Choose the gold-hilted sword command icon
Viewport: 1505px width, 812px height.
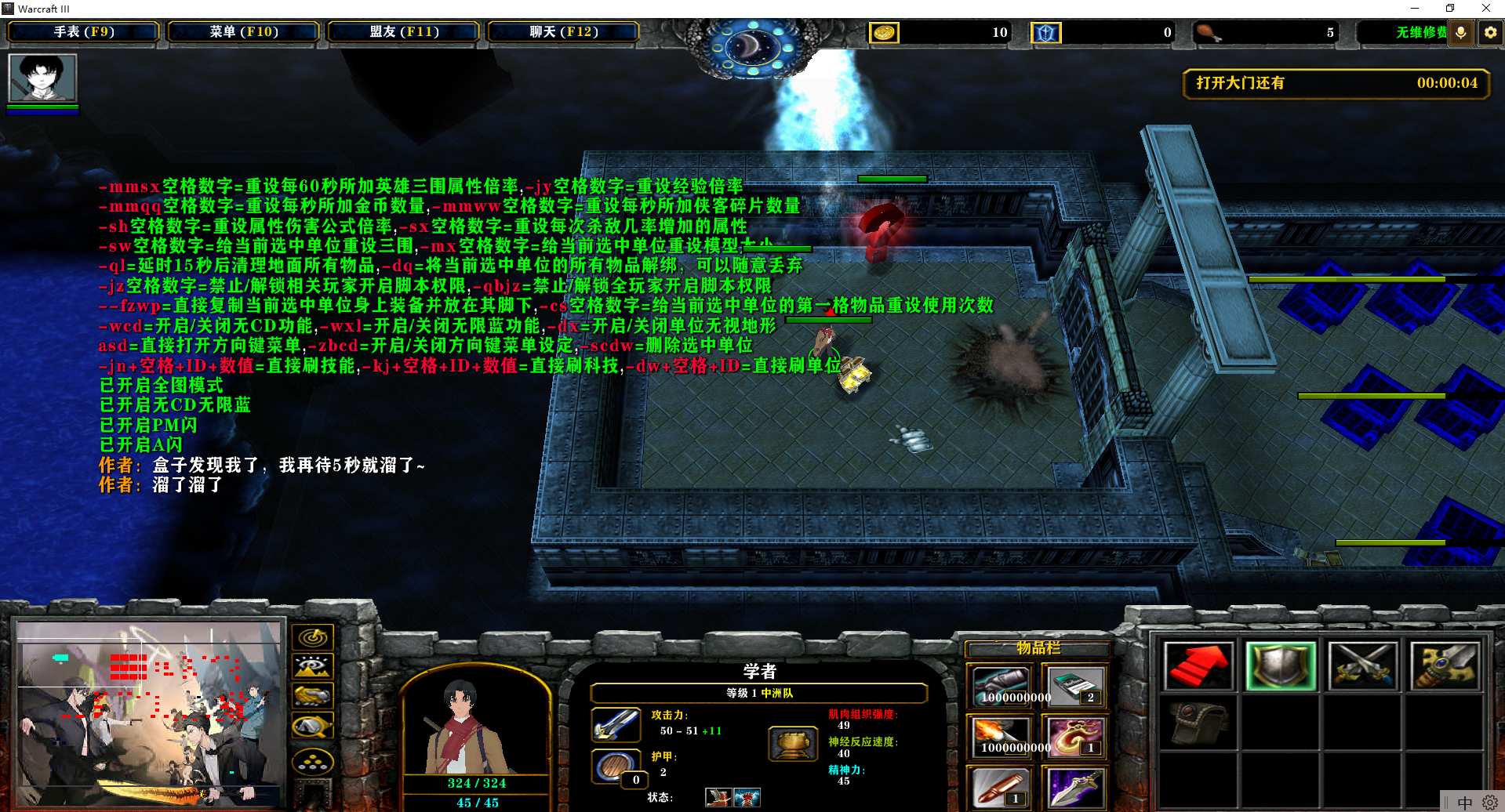click(x=1445, y=666)
